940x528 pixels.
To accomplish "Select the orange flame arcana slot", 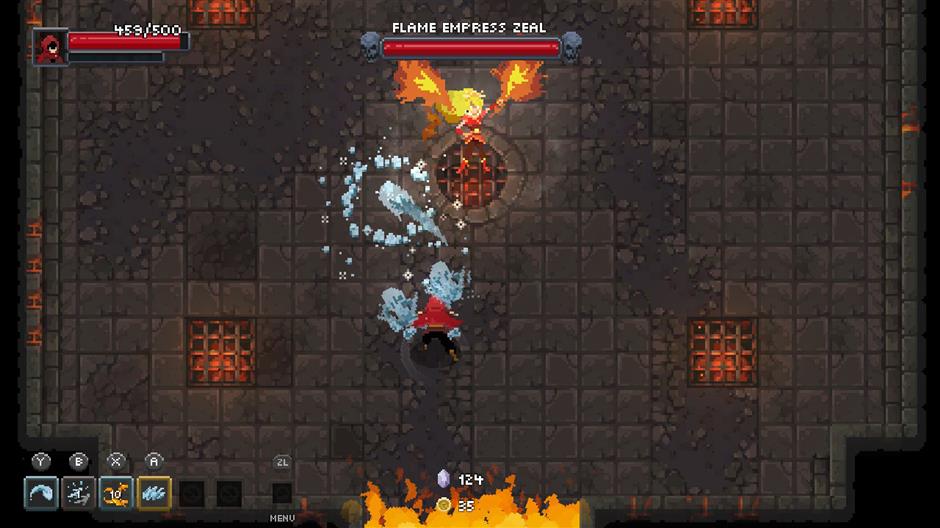I will tap(117, 492).
